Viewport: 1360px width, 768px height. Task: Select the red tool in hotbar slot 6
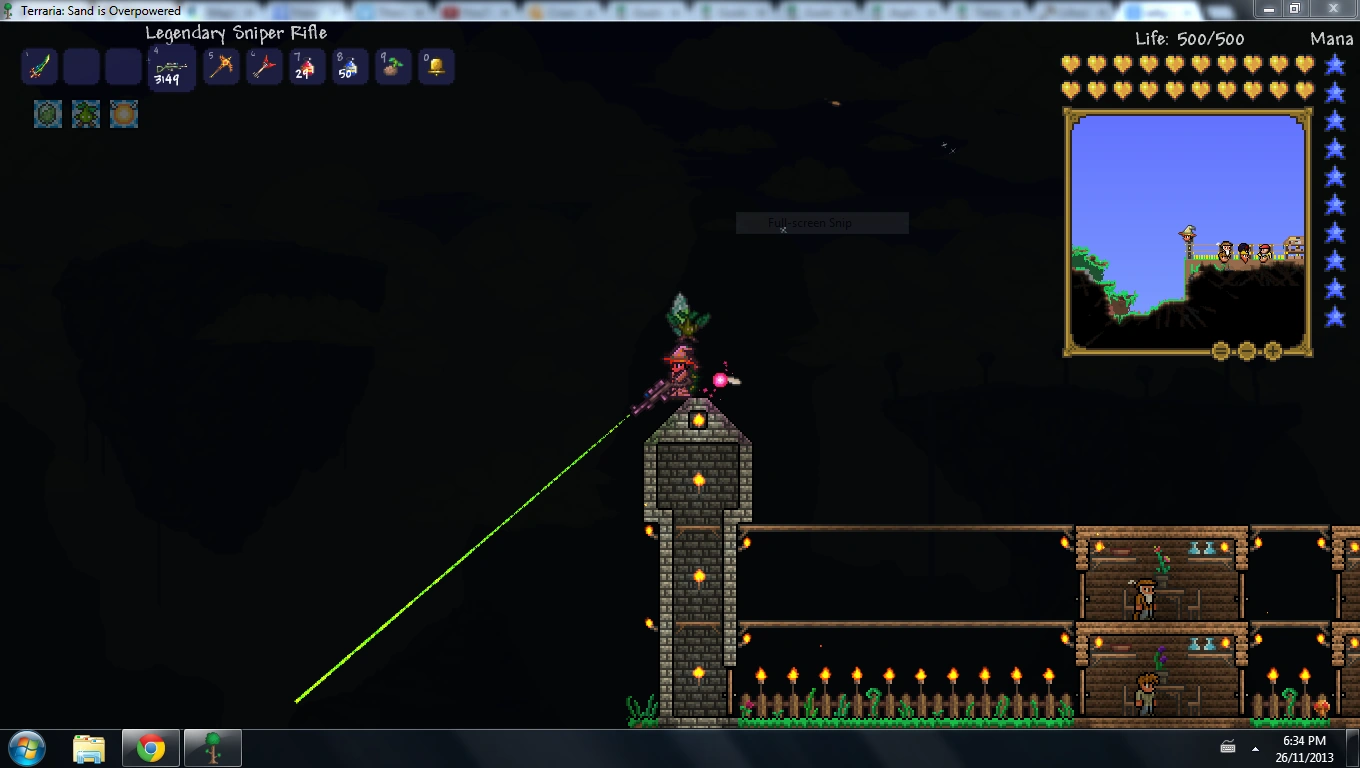pos(264,66)
